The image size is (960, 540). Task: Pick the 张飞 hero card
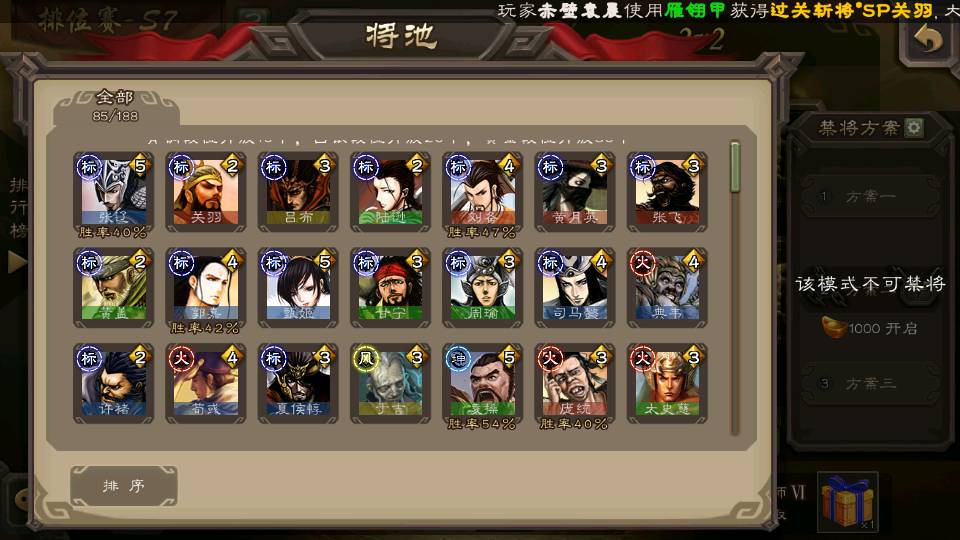point(666,190)
